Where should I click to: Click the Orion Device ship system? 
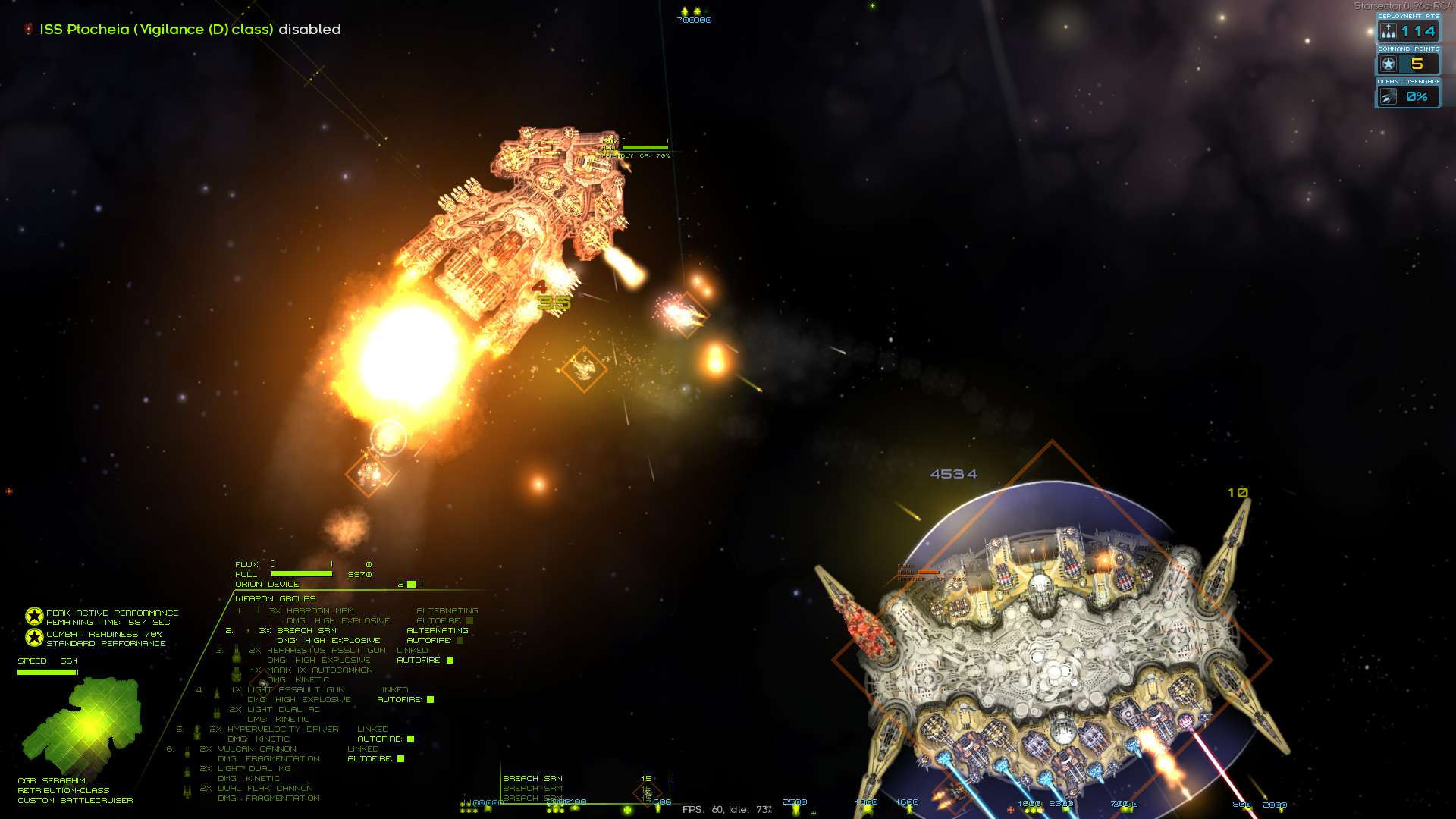click(267, 585)
